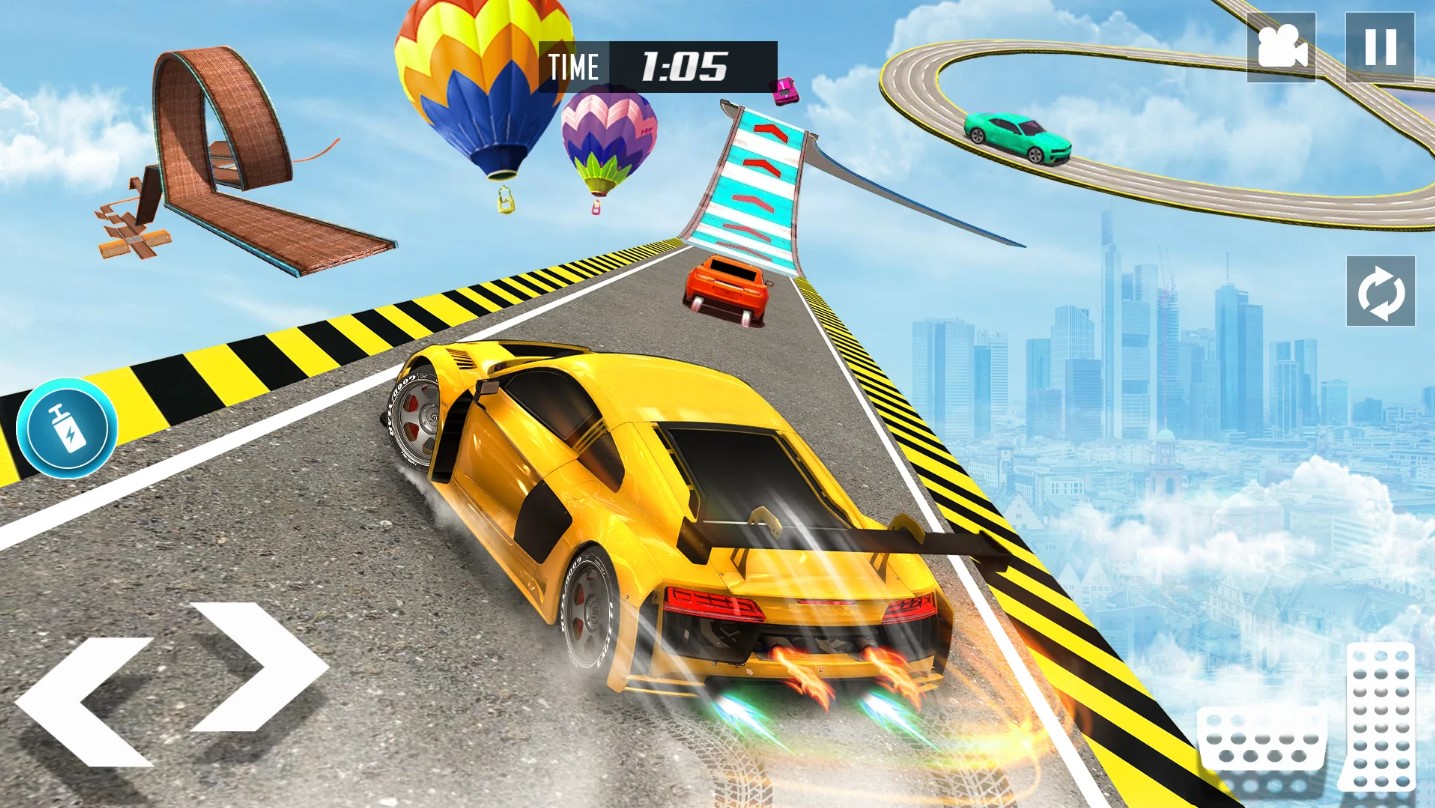The width and height of the screenshot is (1435, 808).
Task: Switch the camera view
Action: [1281, 47]
